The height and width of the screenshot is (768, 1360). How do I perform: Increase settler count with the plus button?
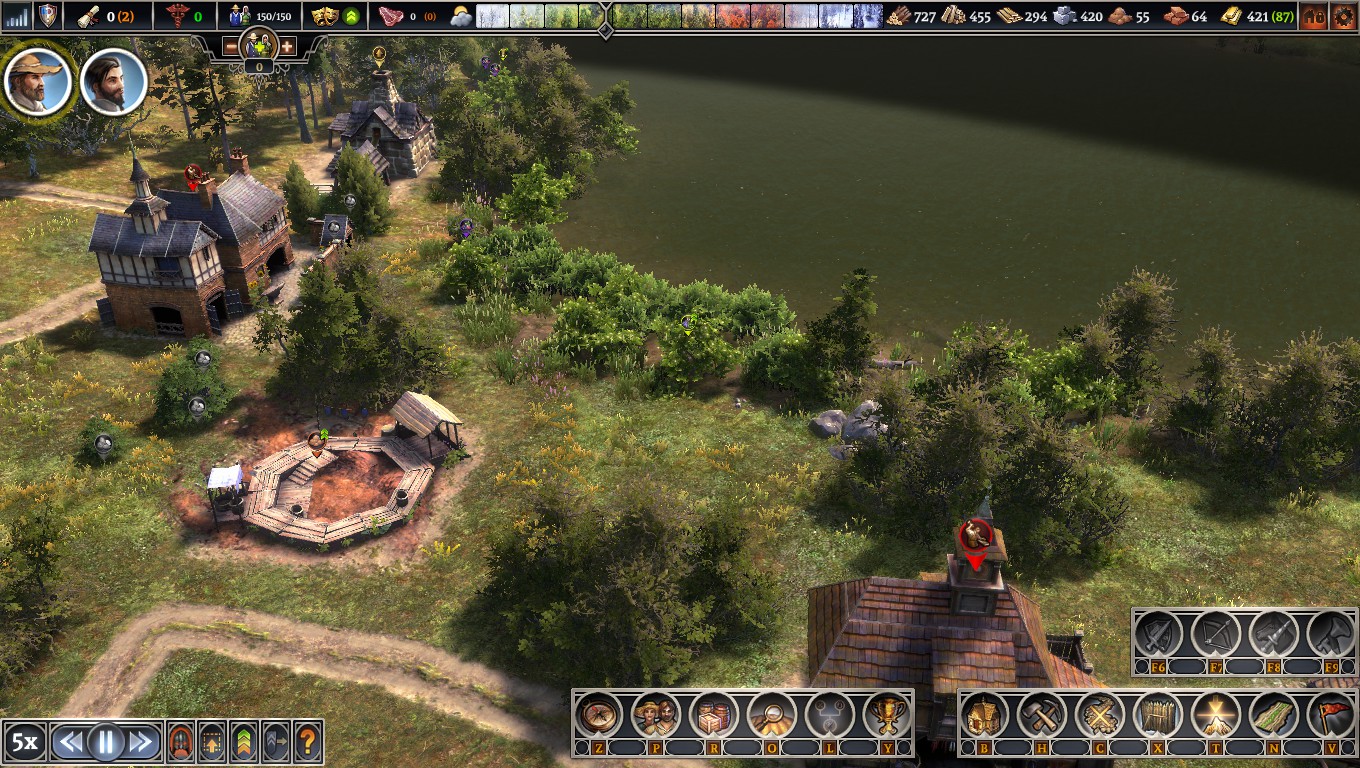[x=287, y=47]
